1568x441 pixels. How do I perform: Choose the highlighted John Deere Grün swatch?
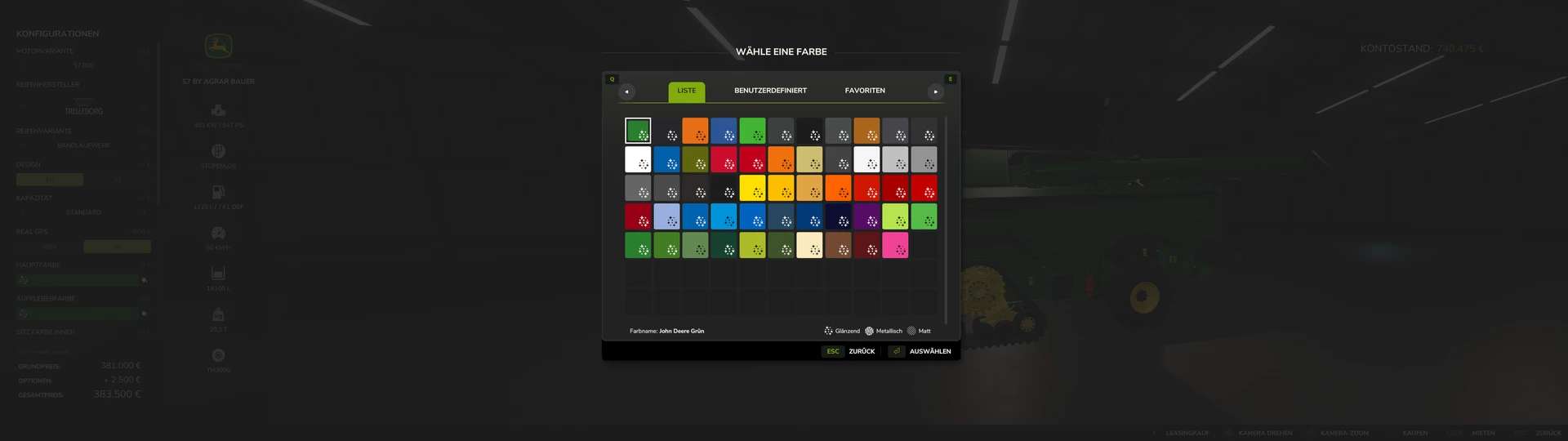[x=638, y=131]
